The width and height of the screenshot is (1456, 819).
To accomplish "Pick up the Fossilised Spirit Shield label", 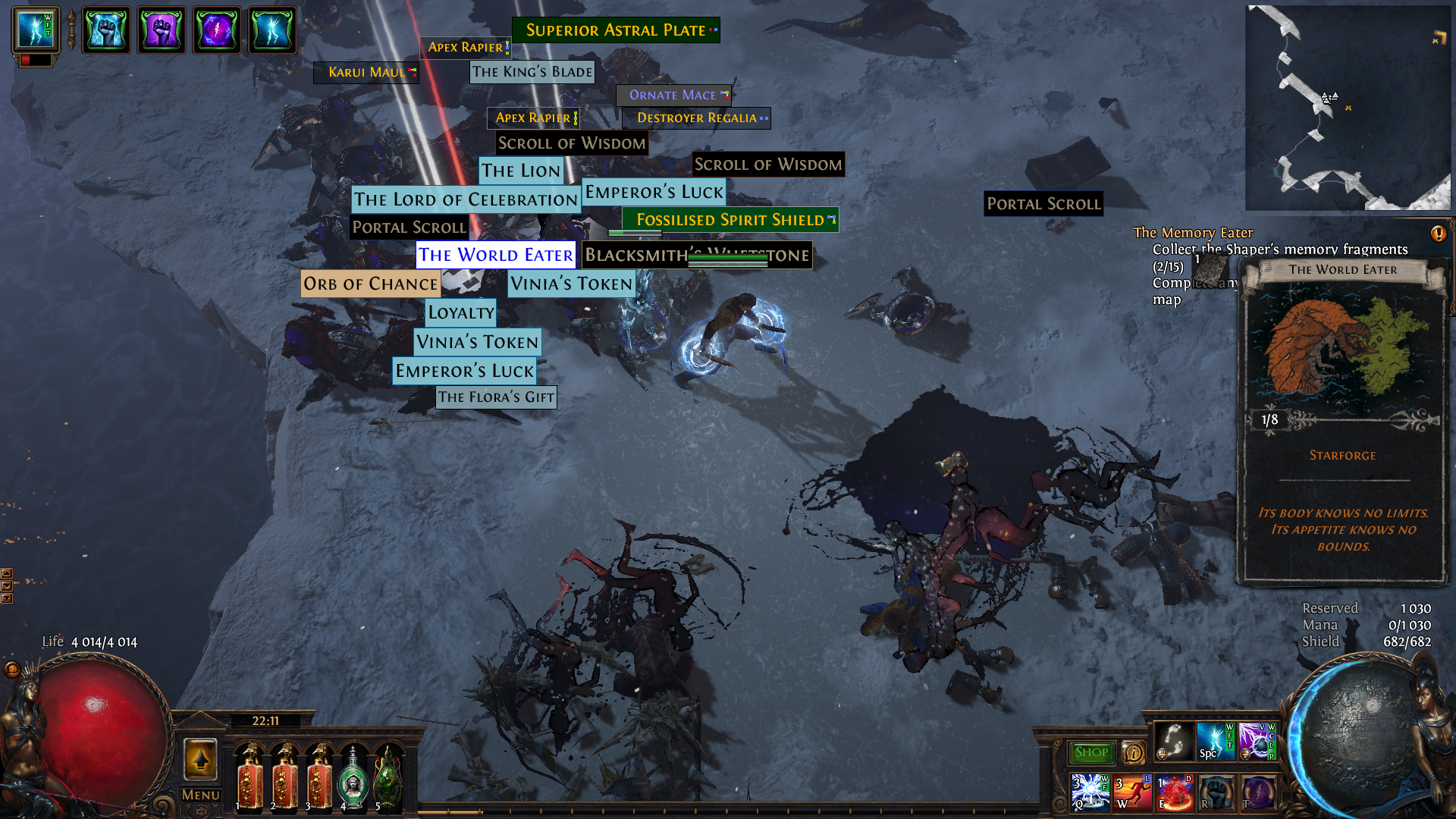I will pos(730,220).
